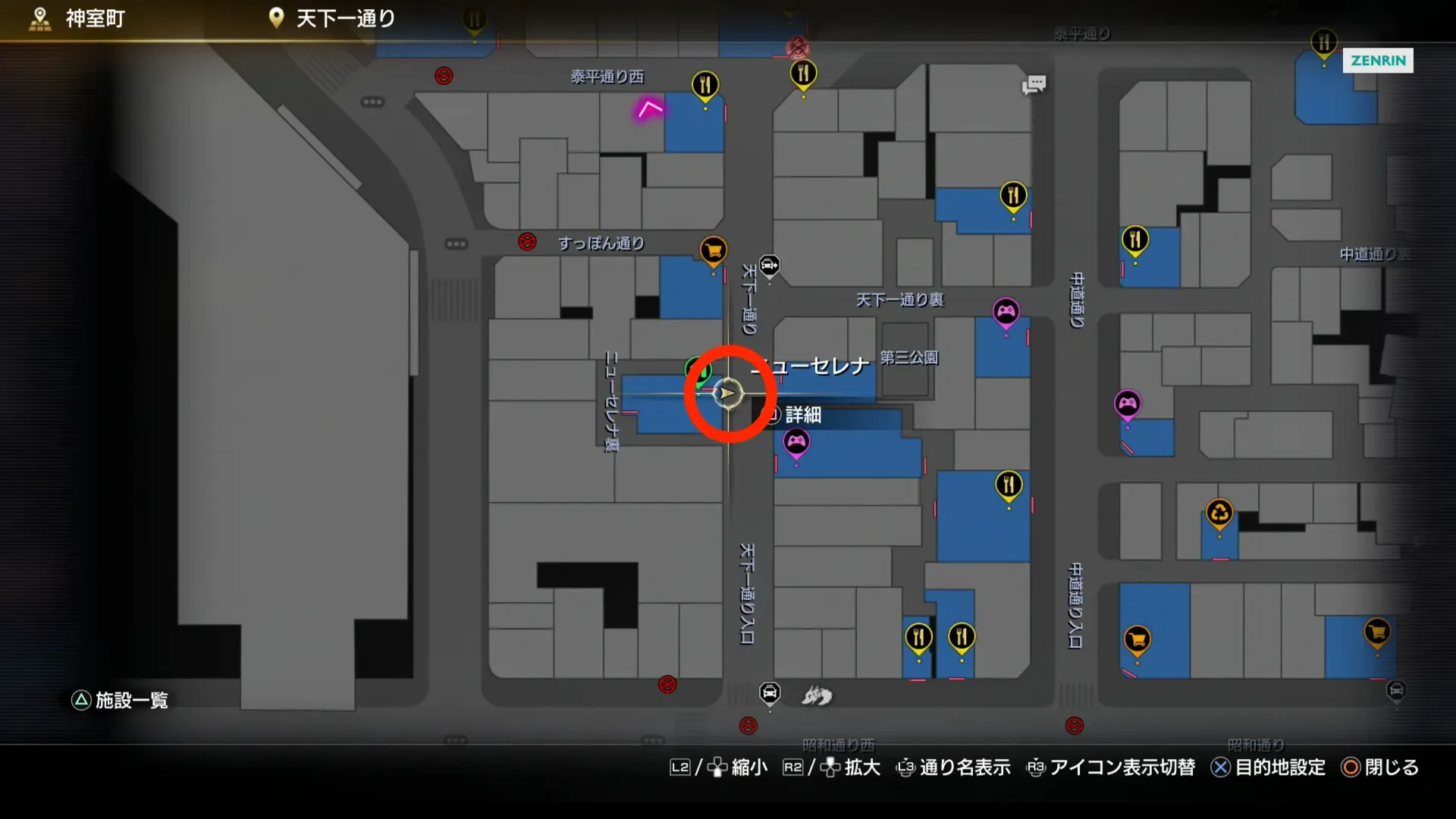Select the orange recycle shop icon on the east side
1456x819 pixels.
click(1219, 513)
